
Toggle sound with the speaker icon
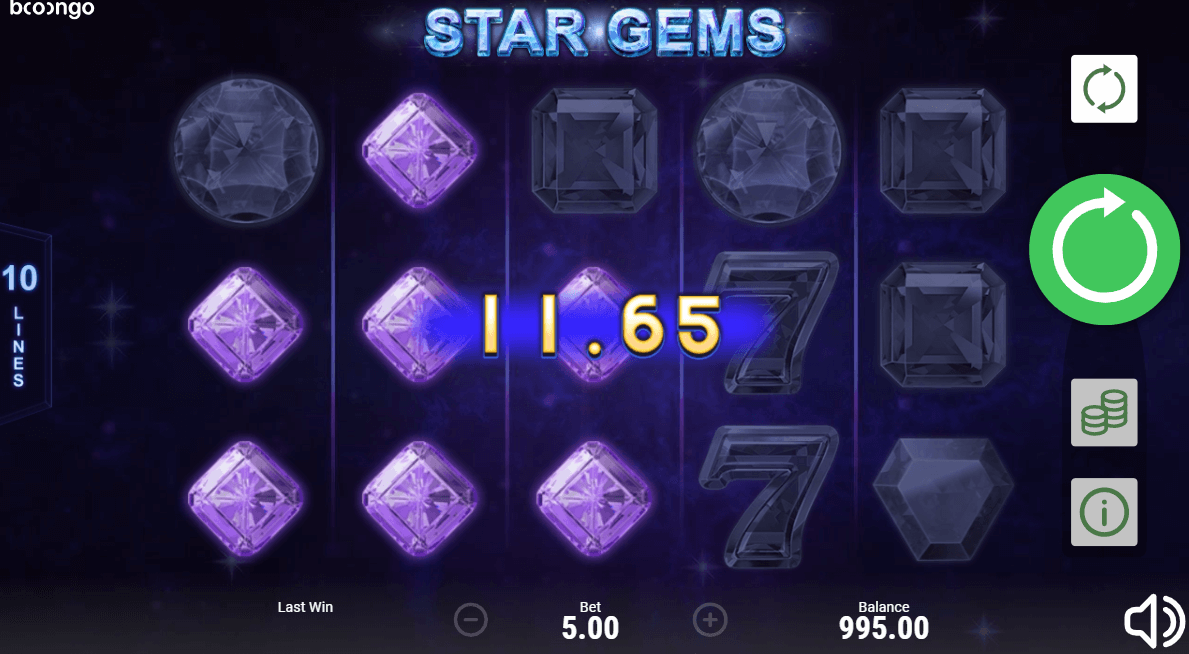1154,622
